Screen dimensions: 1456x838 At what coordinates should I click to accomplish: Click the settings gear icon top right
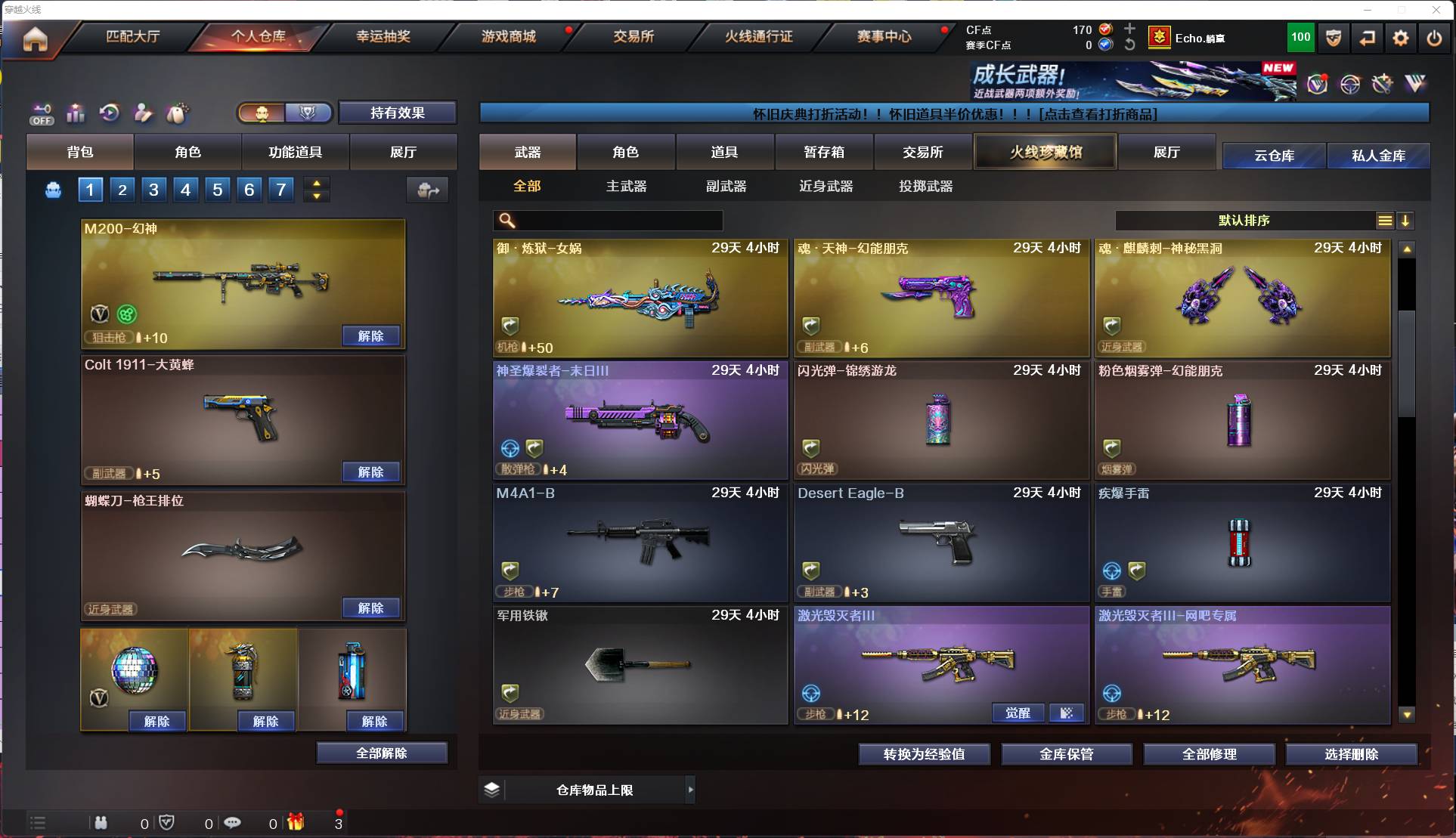1401,38
